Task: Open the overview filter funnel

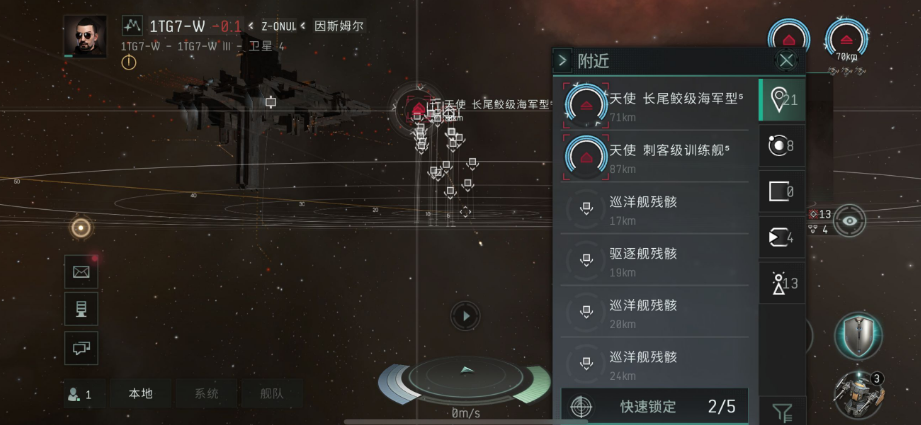Action: tap(783, 410)
